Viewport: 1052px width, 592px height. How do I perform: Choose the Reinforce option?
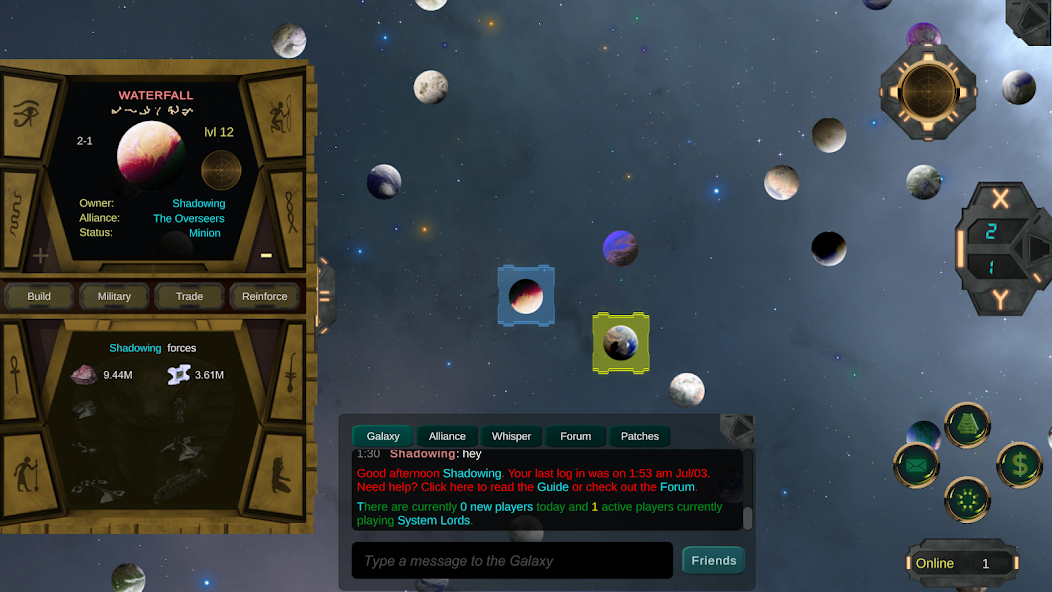[264, 296]
